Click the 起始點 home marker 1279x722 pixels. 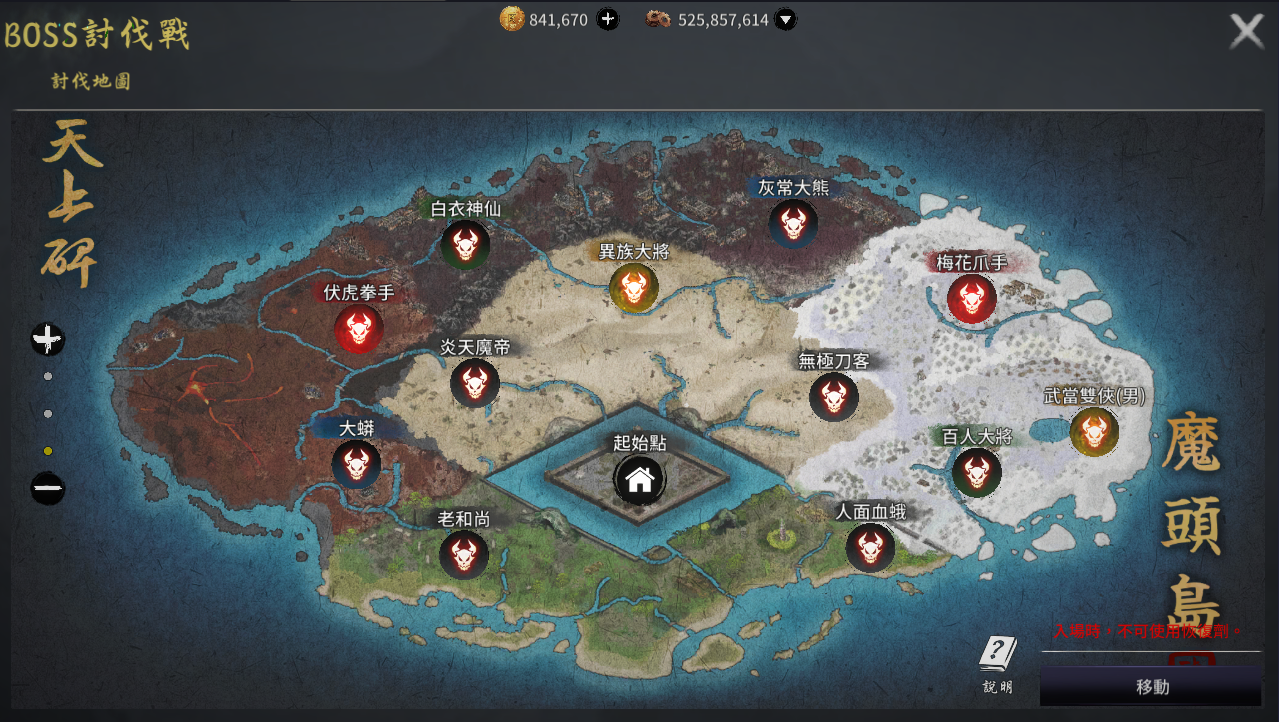[x=640, y=480]
